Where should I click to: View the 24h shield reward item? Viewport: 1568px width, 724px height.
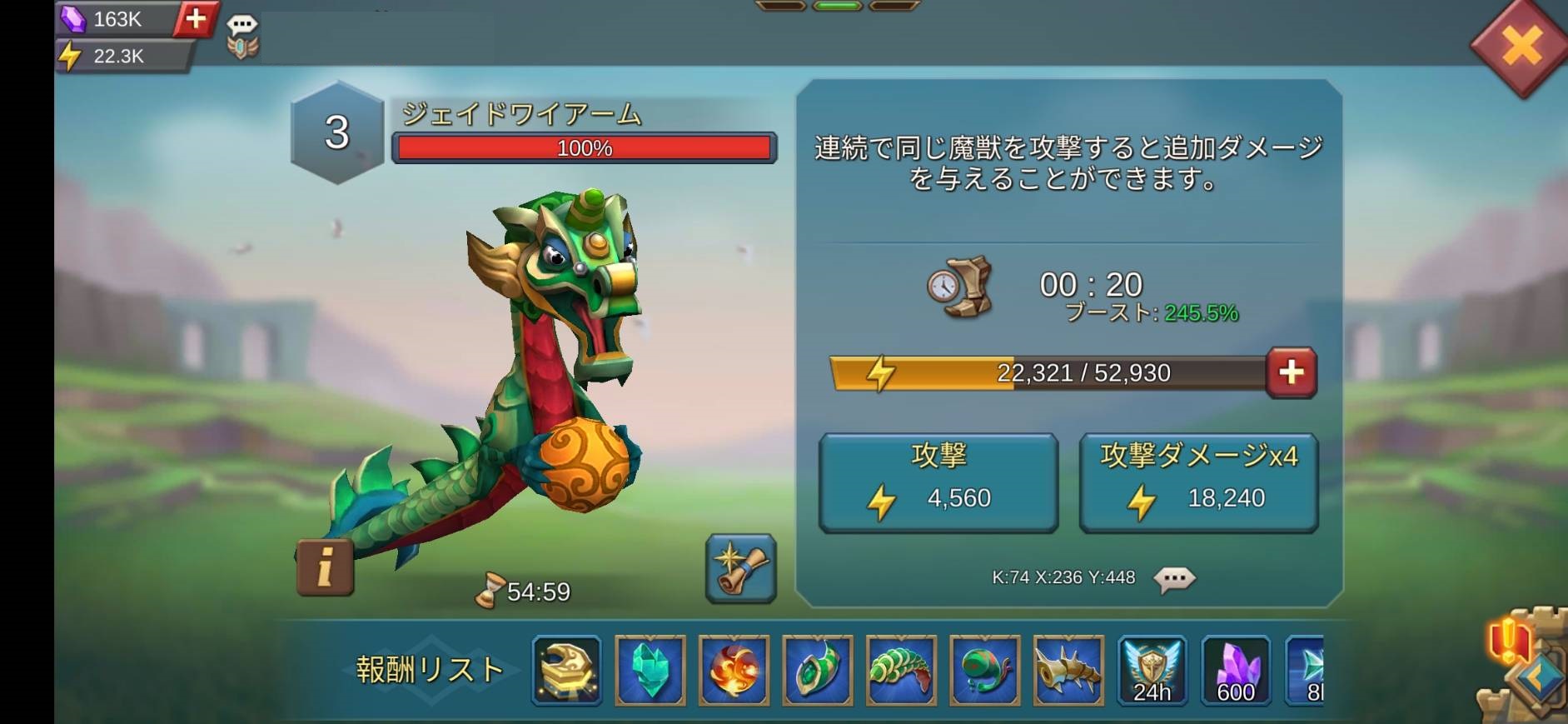click(x=1152, y=671)
